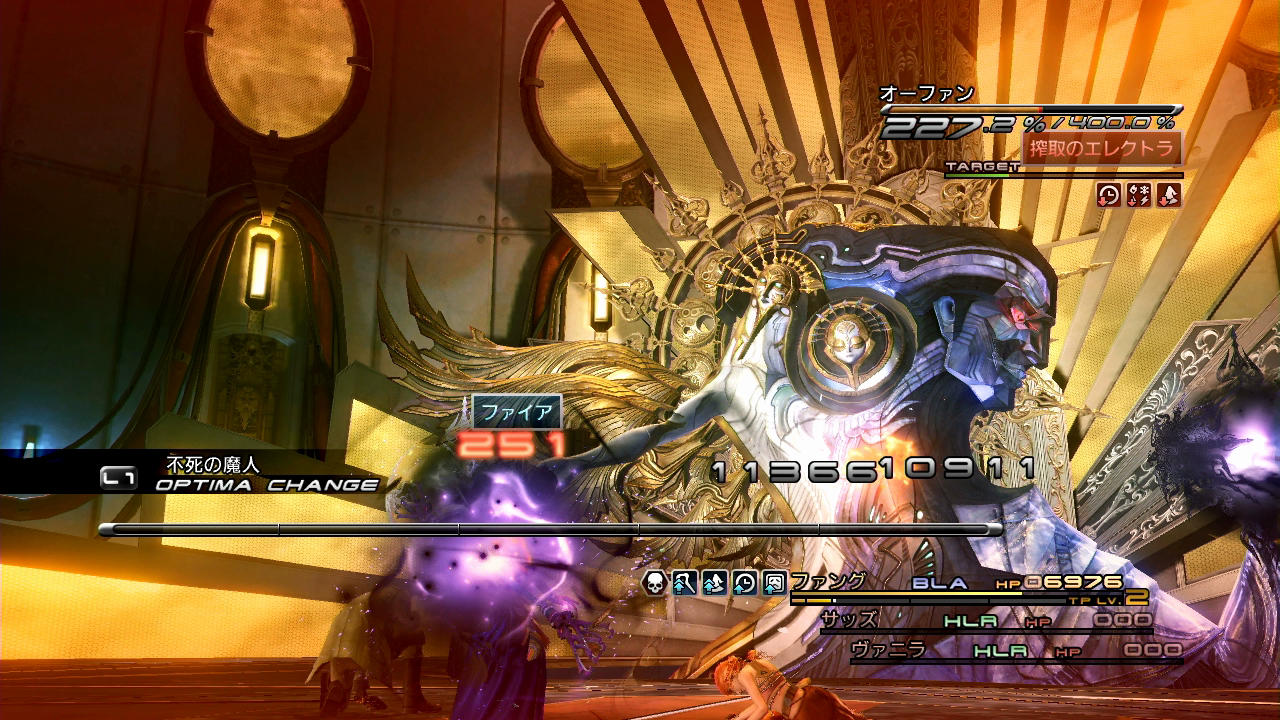The image size is (1280, 720).
Task: Inspect Fang's Haste clock buff icon
Action: tap(744, 582)
